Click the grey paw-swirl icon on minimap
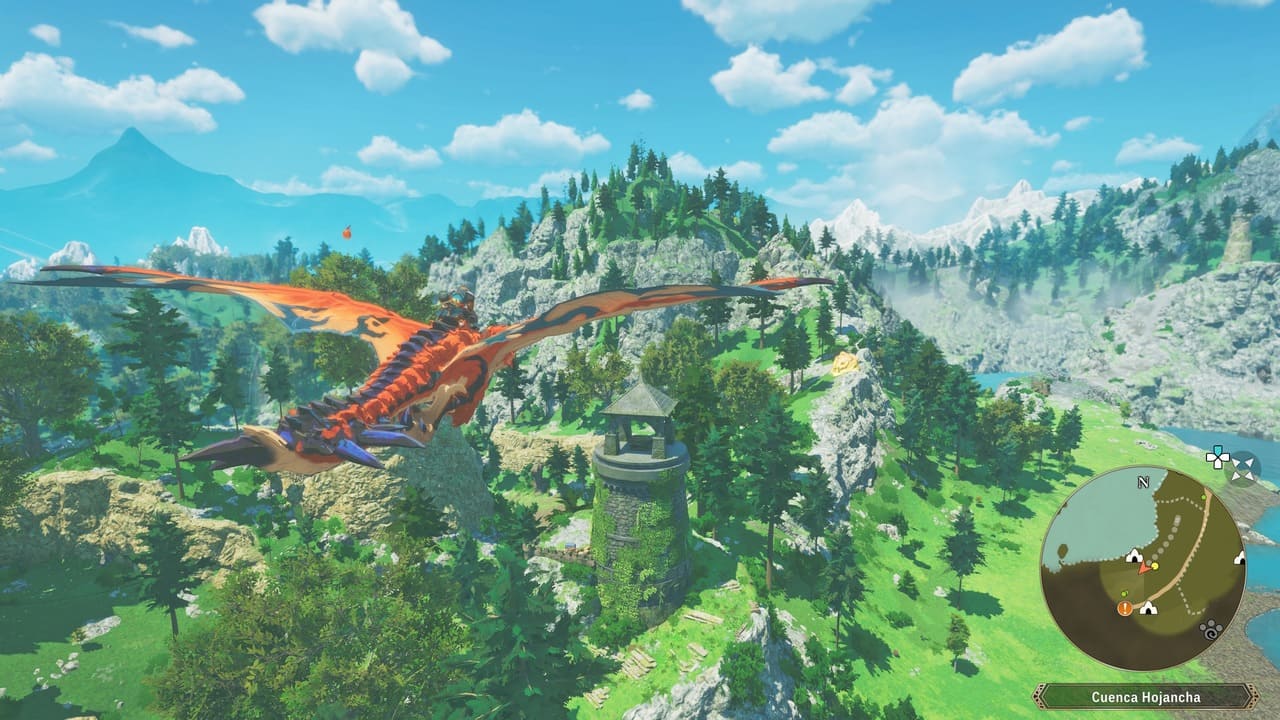 [x=1211, y=630]
